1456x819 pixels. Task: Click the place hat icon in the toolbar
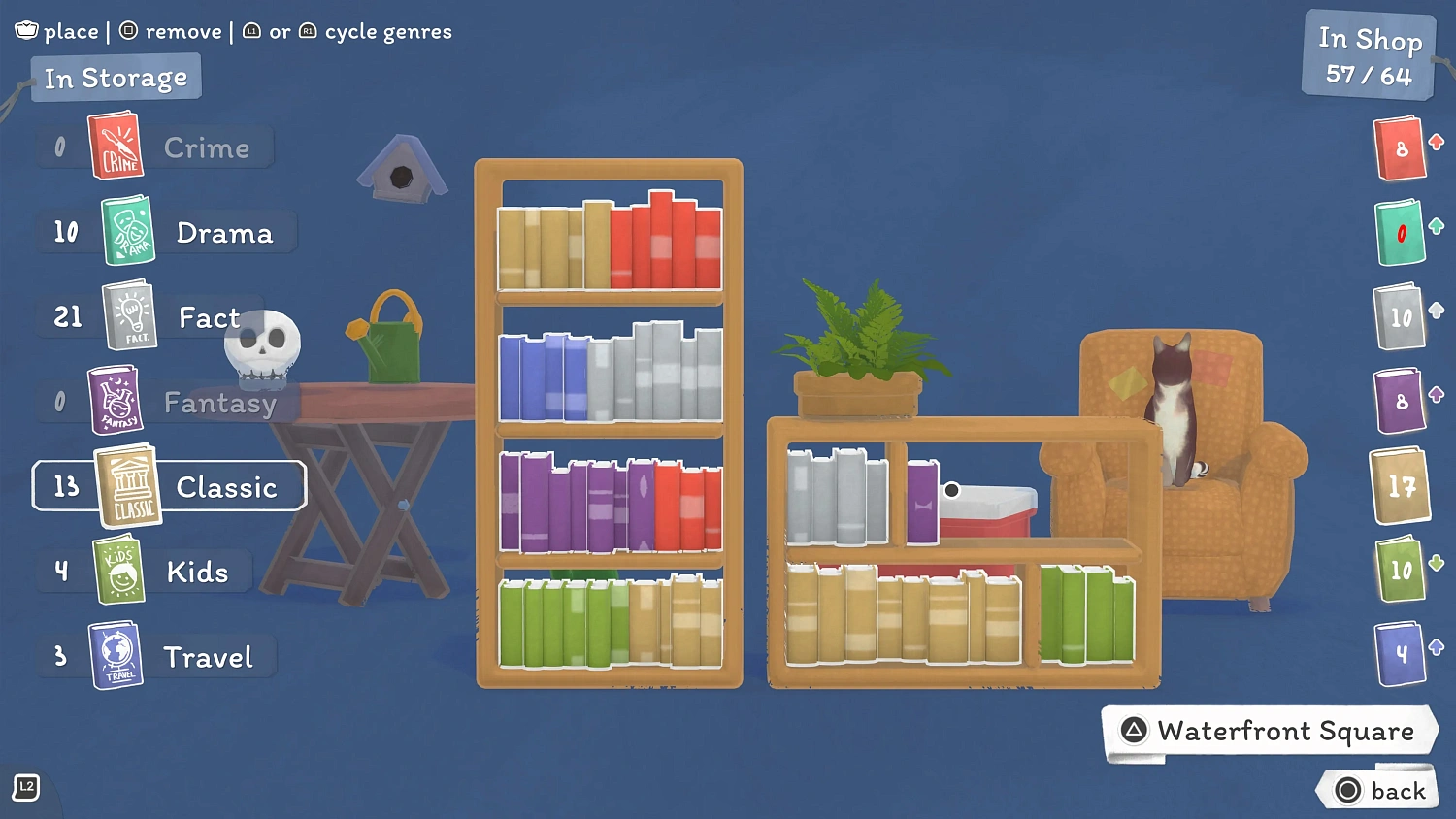click(26, 30)
